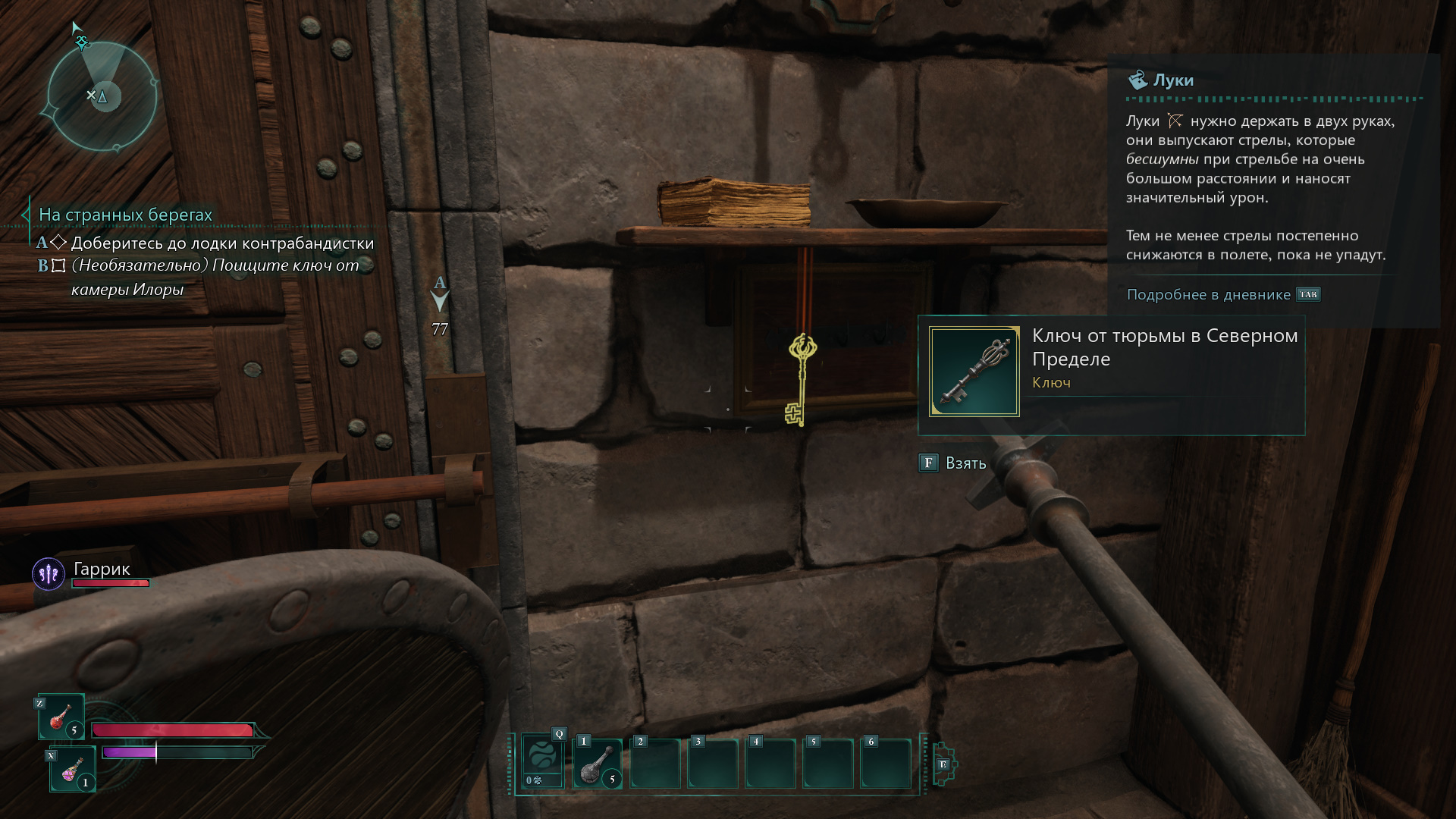Open the companion ability wheel icon beside hotbar
1456x819 pixels.
click(x=943, y=764)
